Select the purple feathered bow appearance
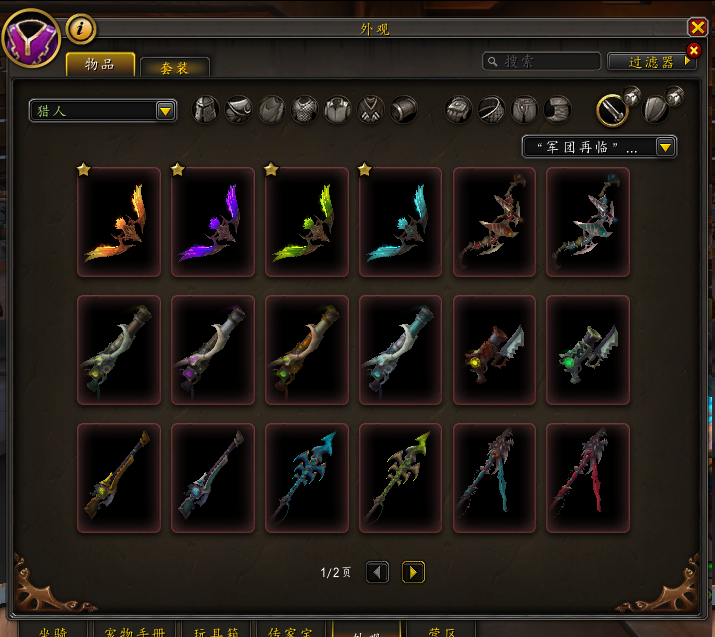Image resolution: width=715 pixels, height=637 pixels. (213, 222)
